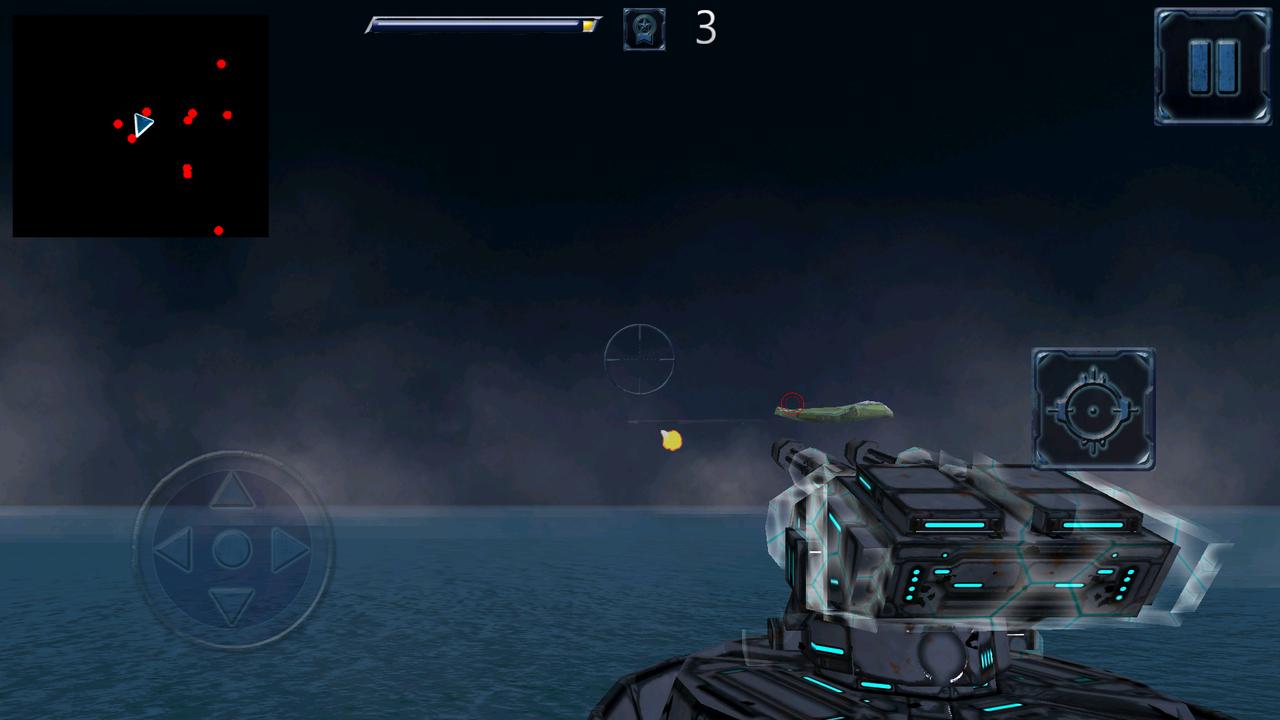Tap the player arrow on the minimap
The width and height of the screenshot is (1280, 720).
[x=143, y=124]
